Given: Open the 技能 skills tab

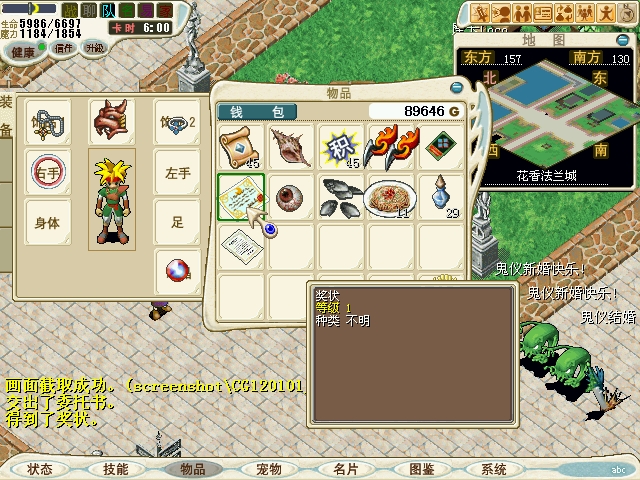Looking at the screenshot, I should pos(115,469).
